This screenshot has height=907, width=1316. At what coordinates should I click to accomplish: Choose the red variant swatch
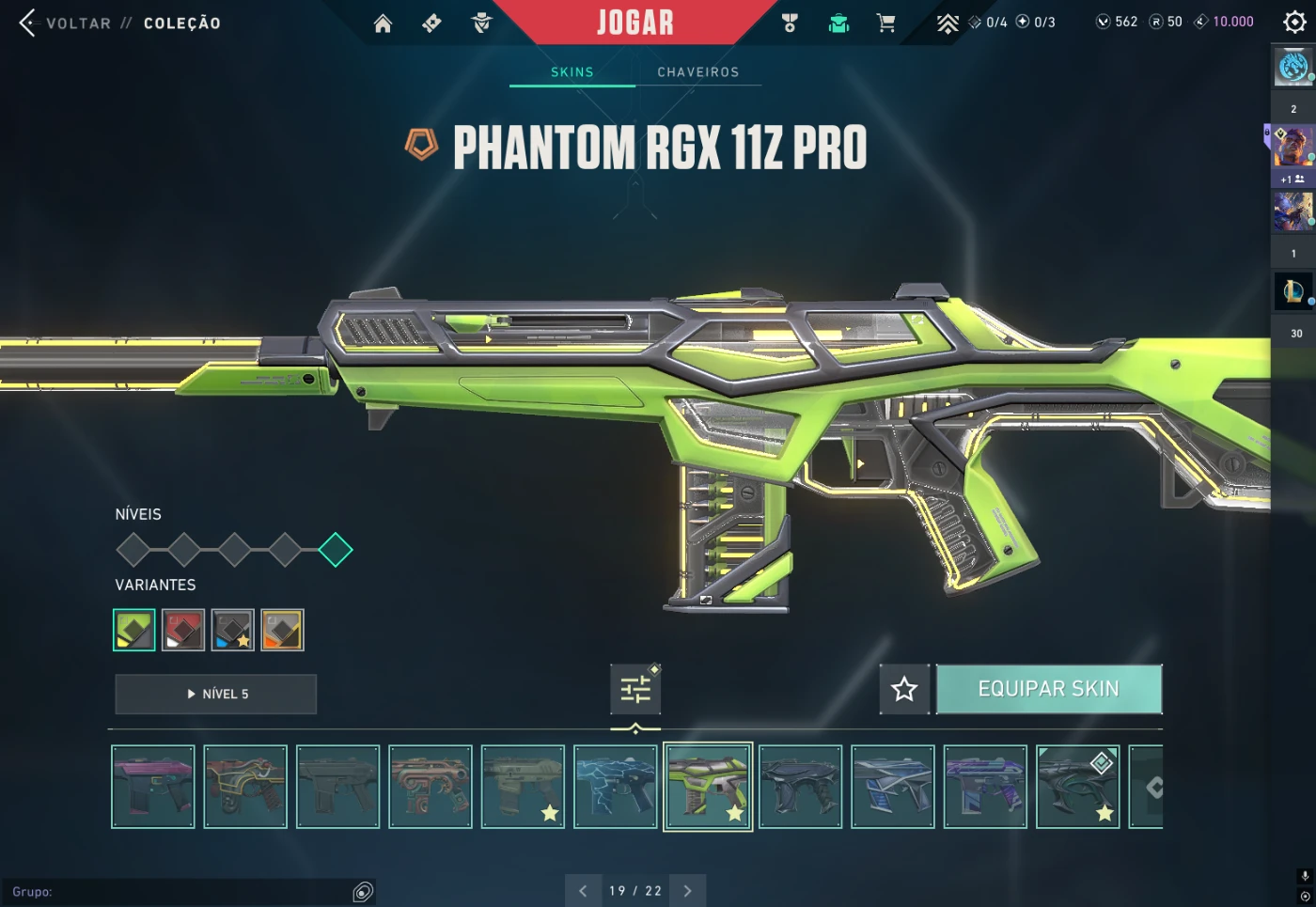click(183, 630)
